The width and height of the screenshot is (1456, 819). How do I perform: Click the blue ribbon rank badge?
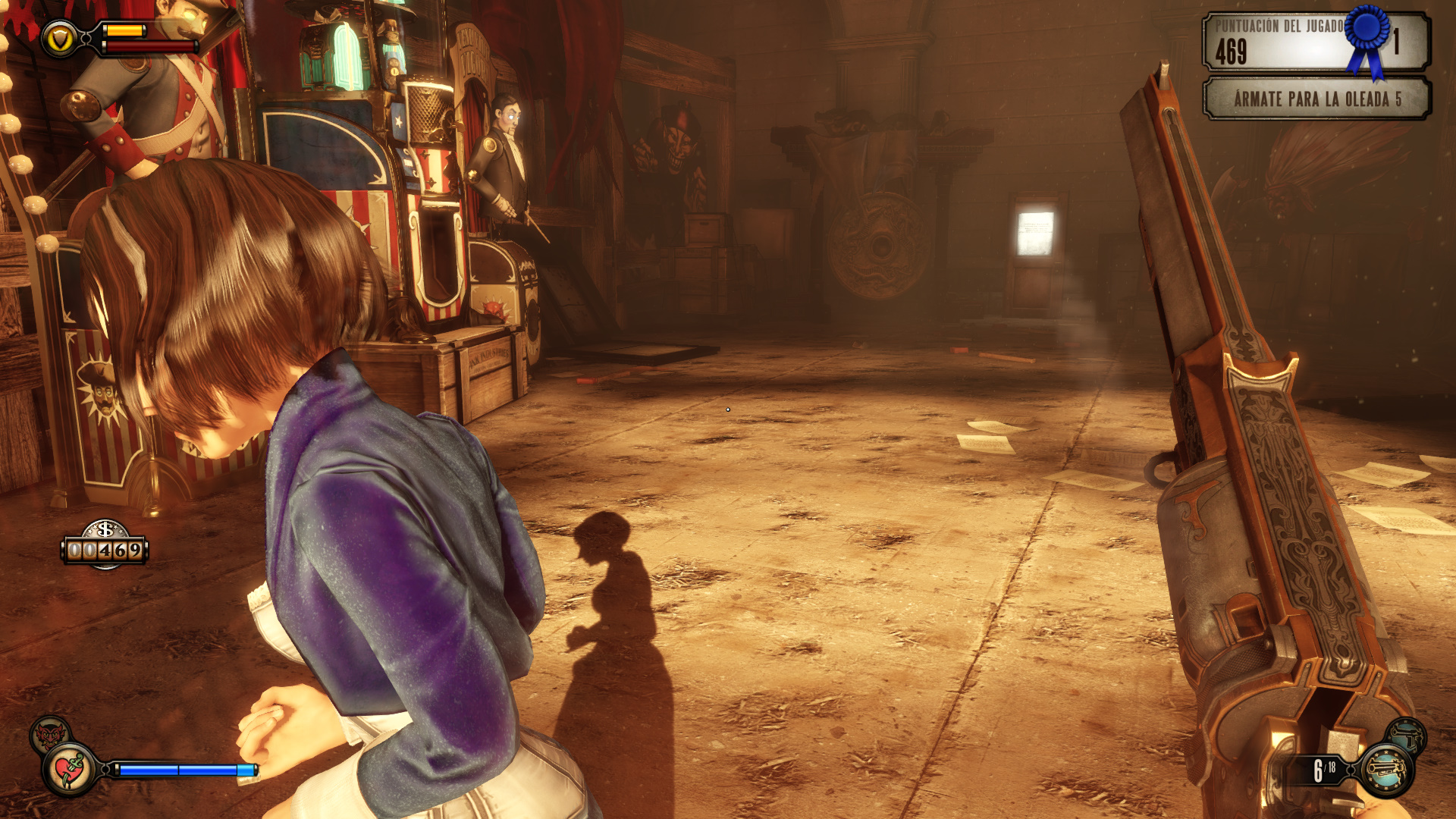click(1368, 38)
